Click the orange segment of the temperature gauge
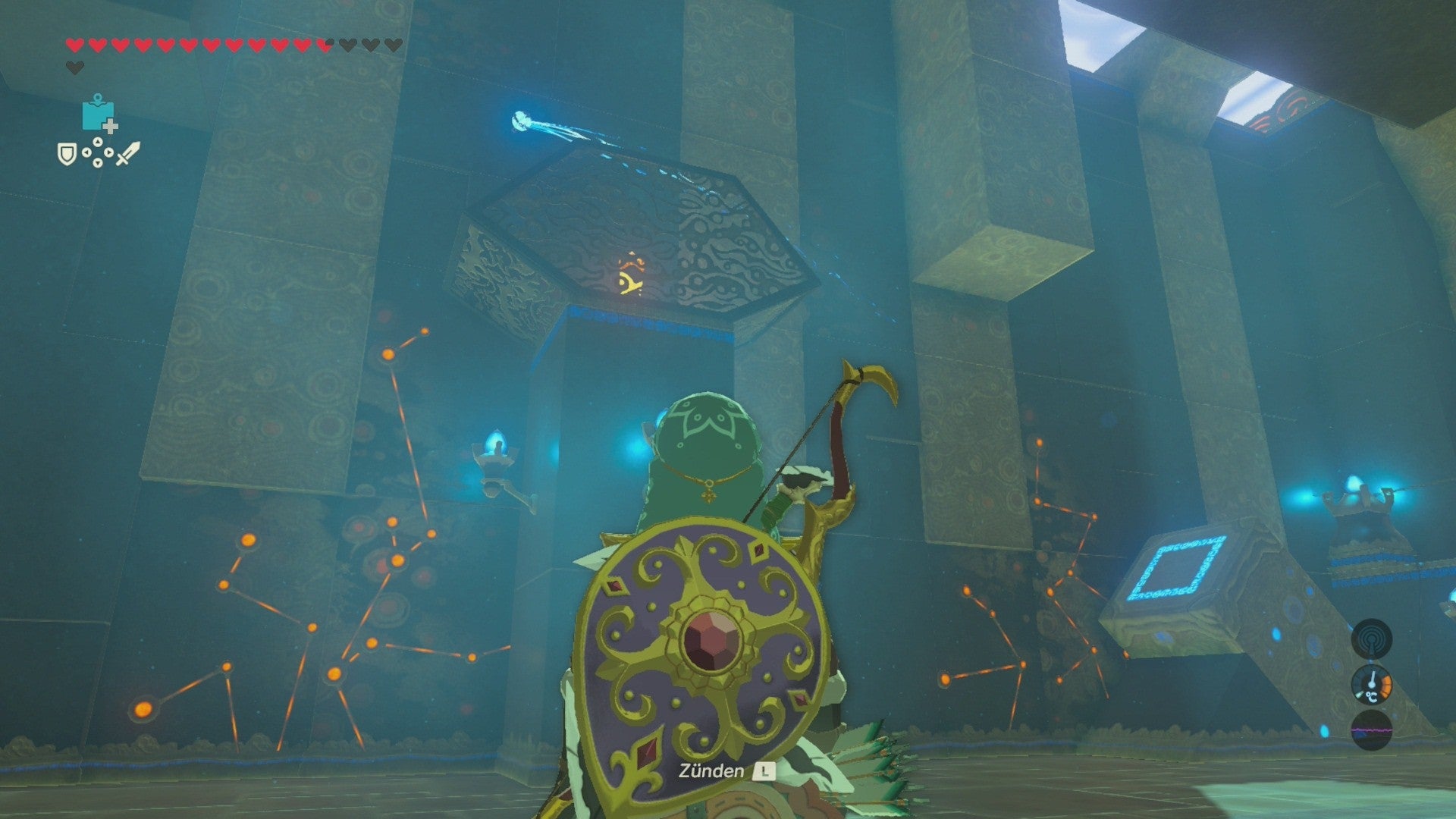Screen dimensions: 1456x819 (1386, 686)
